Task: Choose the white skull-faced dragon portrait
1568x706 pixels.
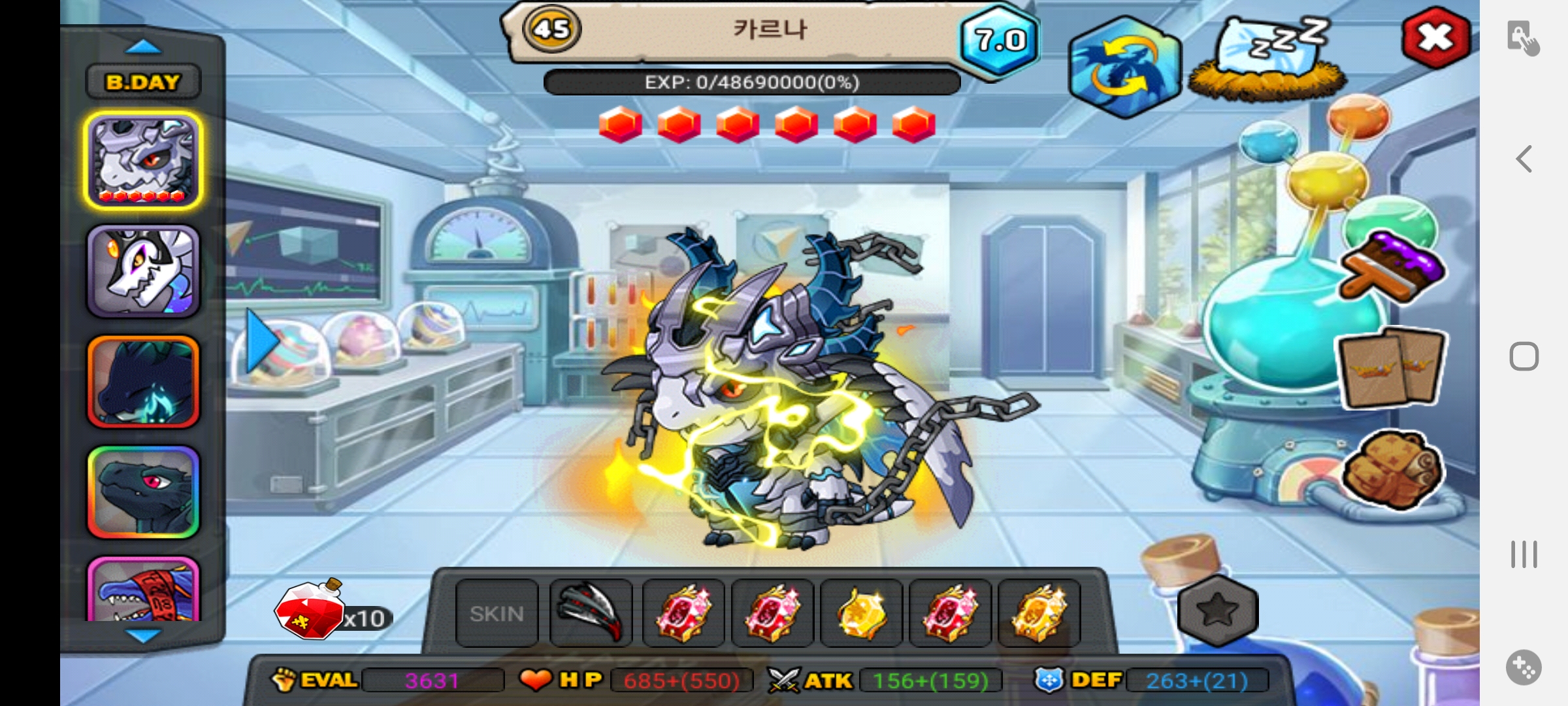Action: [x=143, y=271]
